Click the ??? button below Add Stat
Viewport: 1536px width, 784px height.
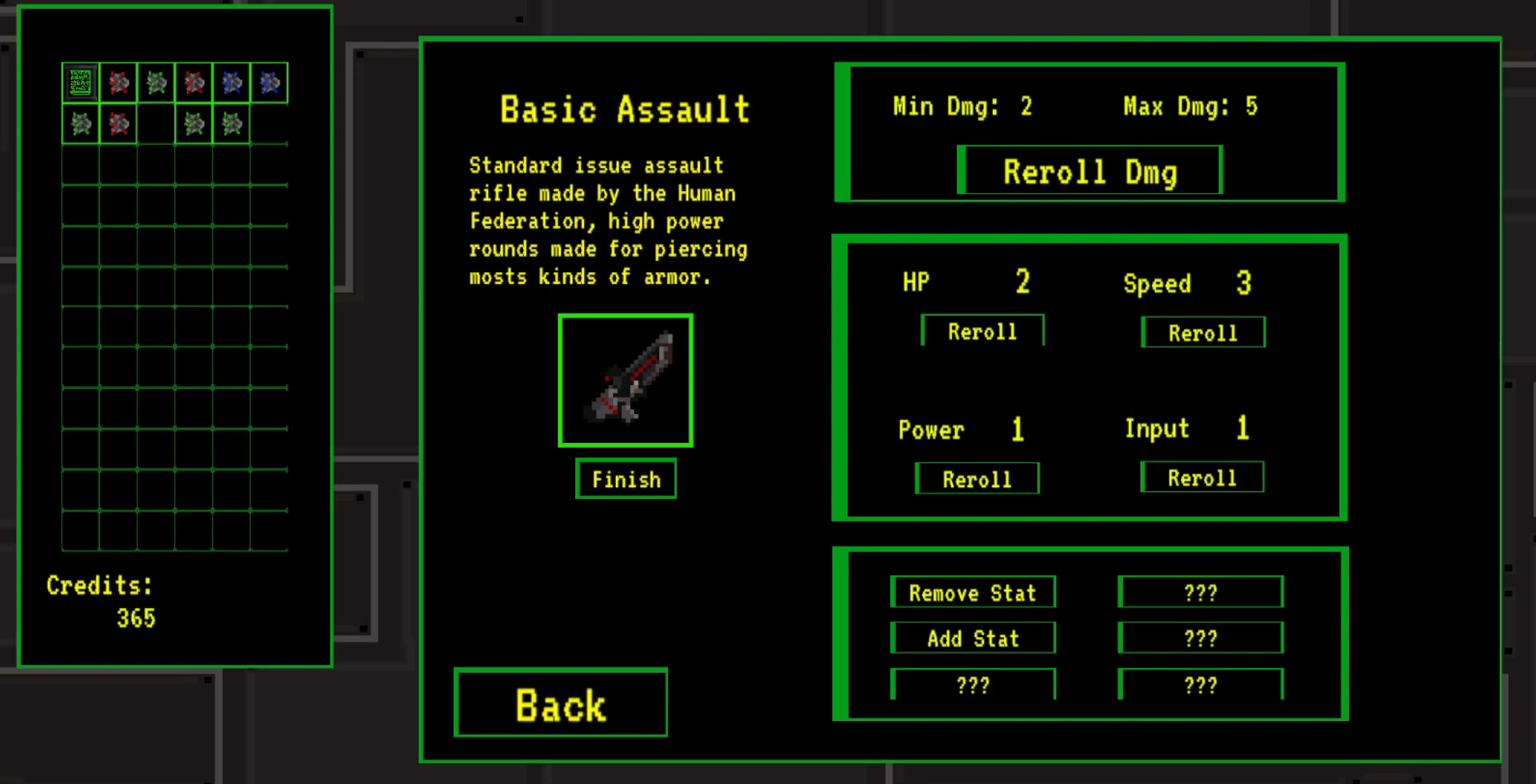pyautogui.click(x=973, y=684)
